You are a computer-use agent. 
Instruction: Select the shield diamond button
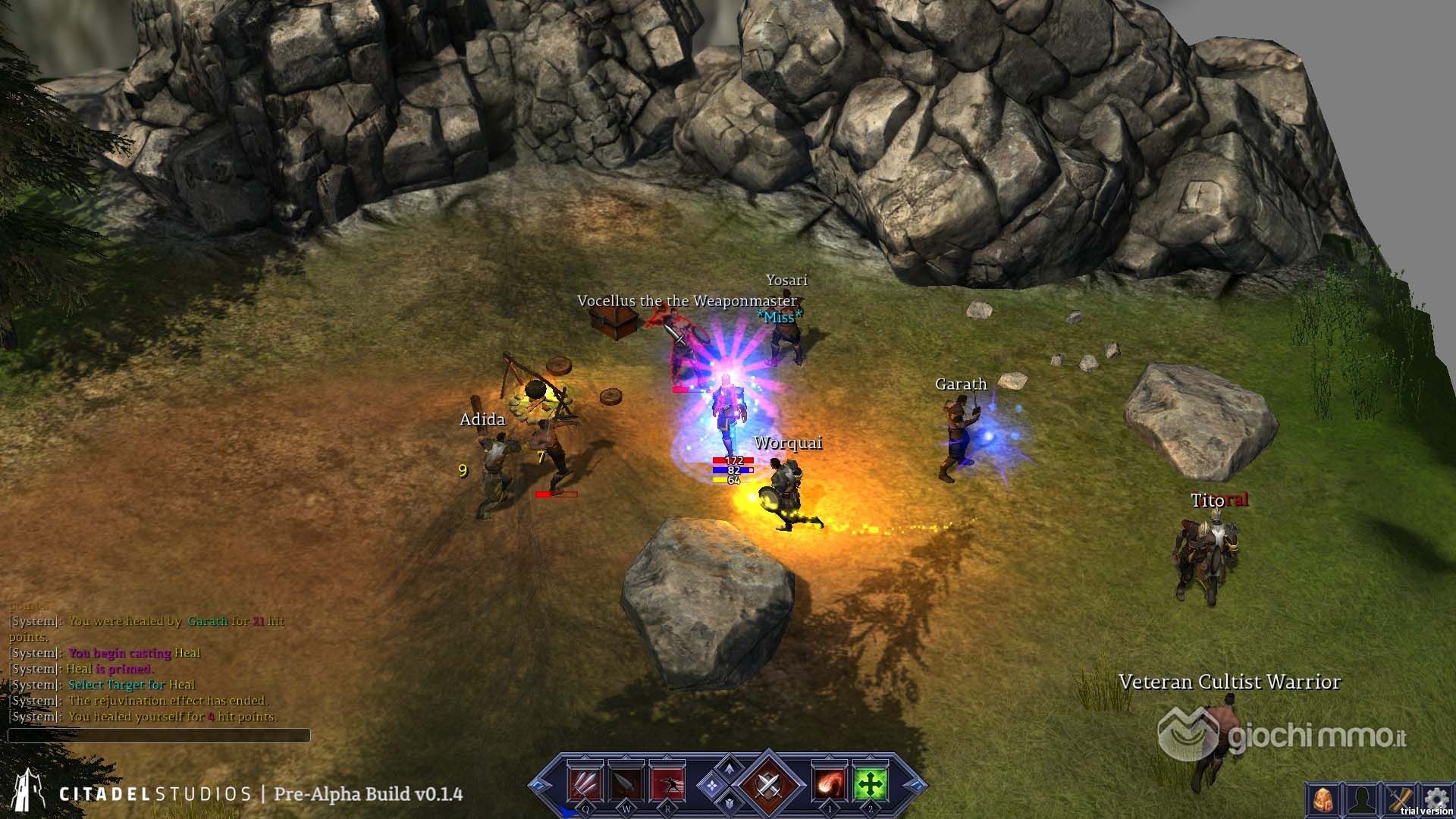(x=729, y=802)
